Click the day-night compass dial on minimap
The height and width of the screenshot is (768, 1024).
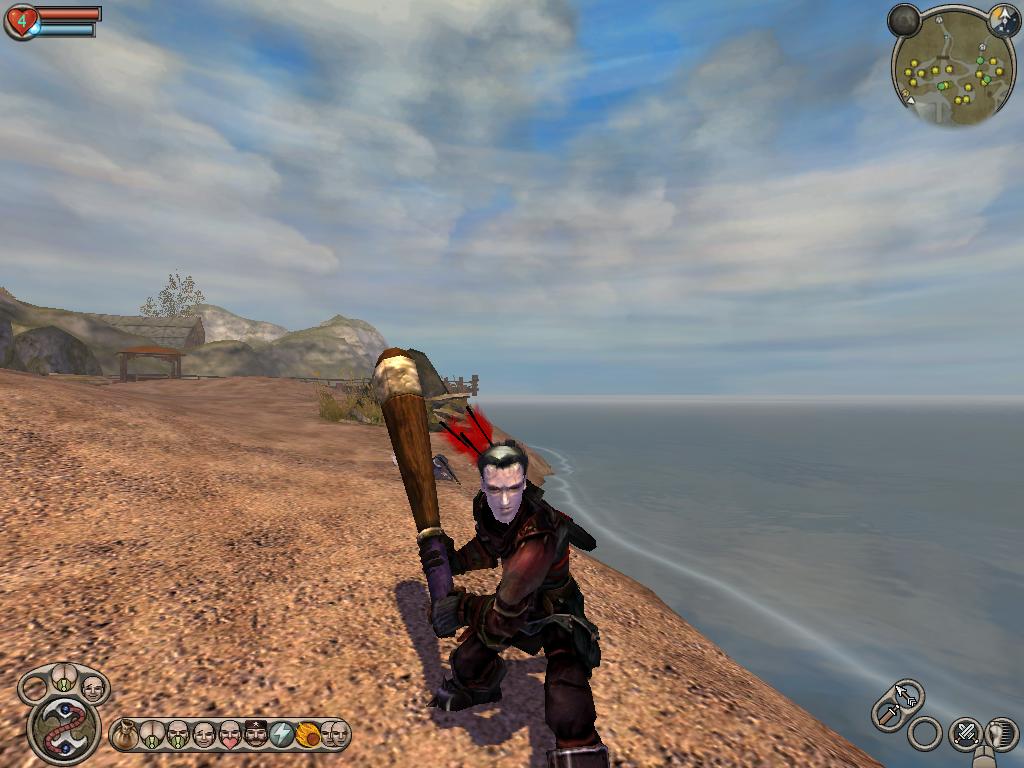pos(1003,19)
